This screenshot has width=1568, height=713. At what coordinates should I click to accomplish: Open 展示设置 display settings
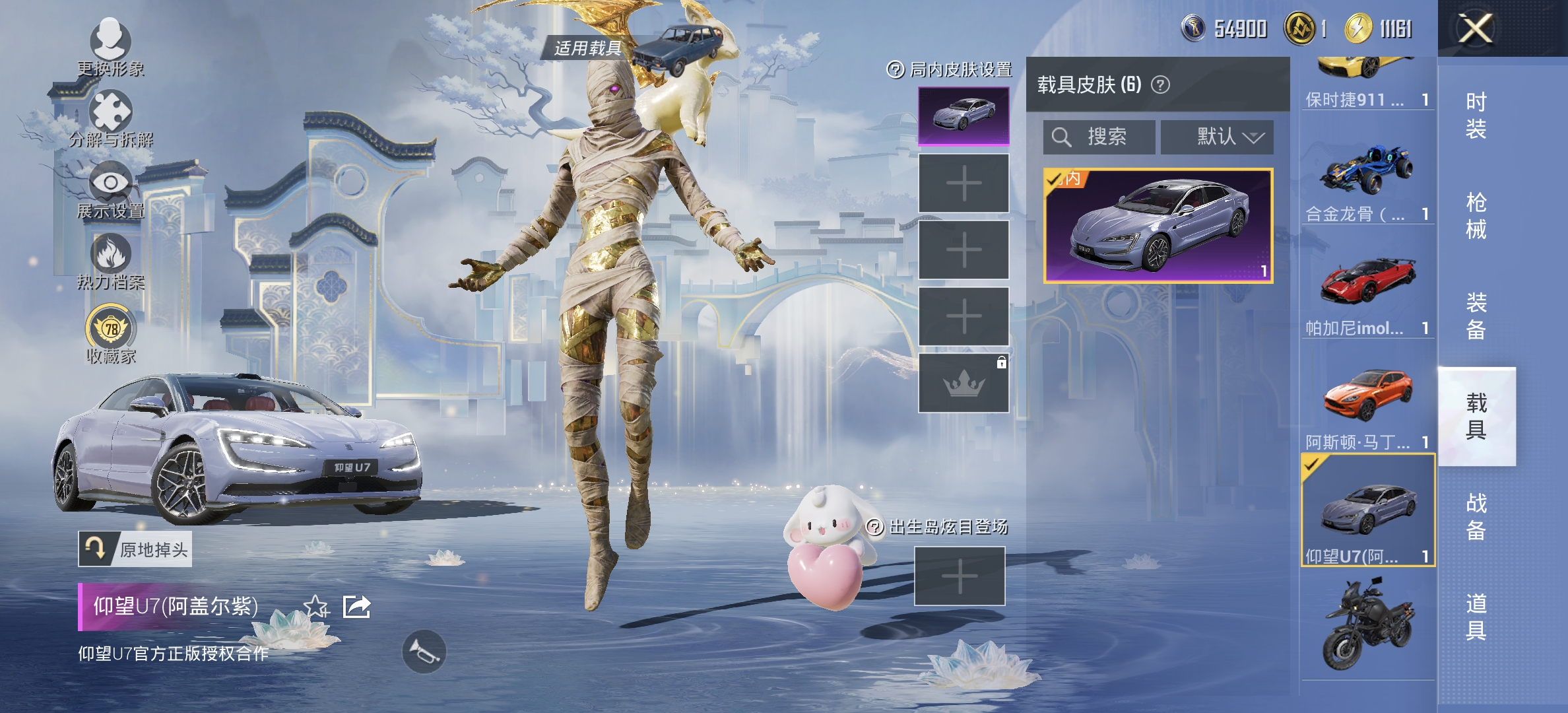click(x=110, y=190)
